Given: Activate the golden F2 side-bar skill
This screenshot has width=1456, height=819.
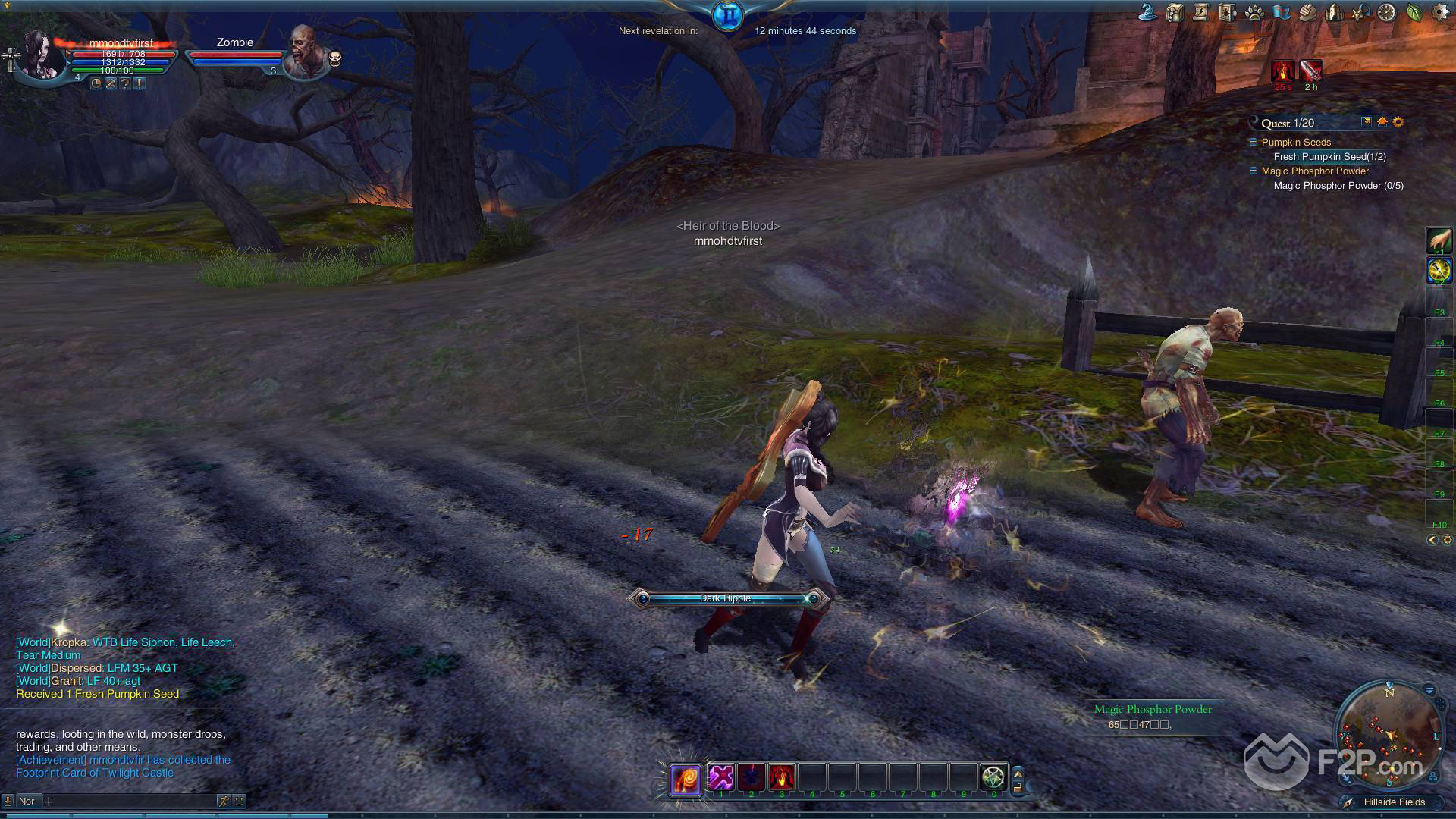Looking at the screenshot, I should (x=1439, y=270).
